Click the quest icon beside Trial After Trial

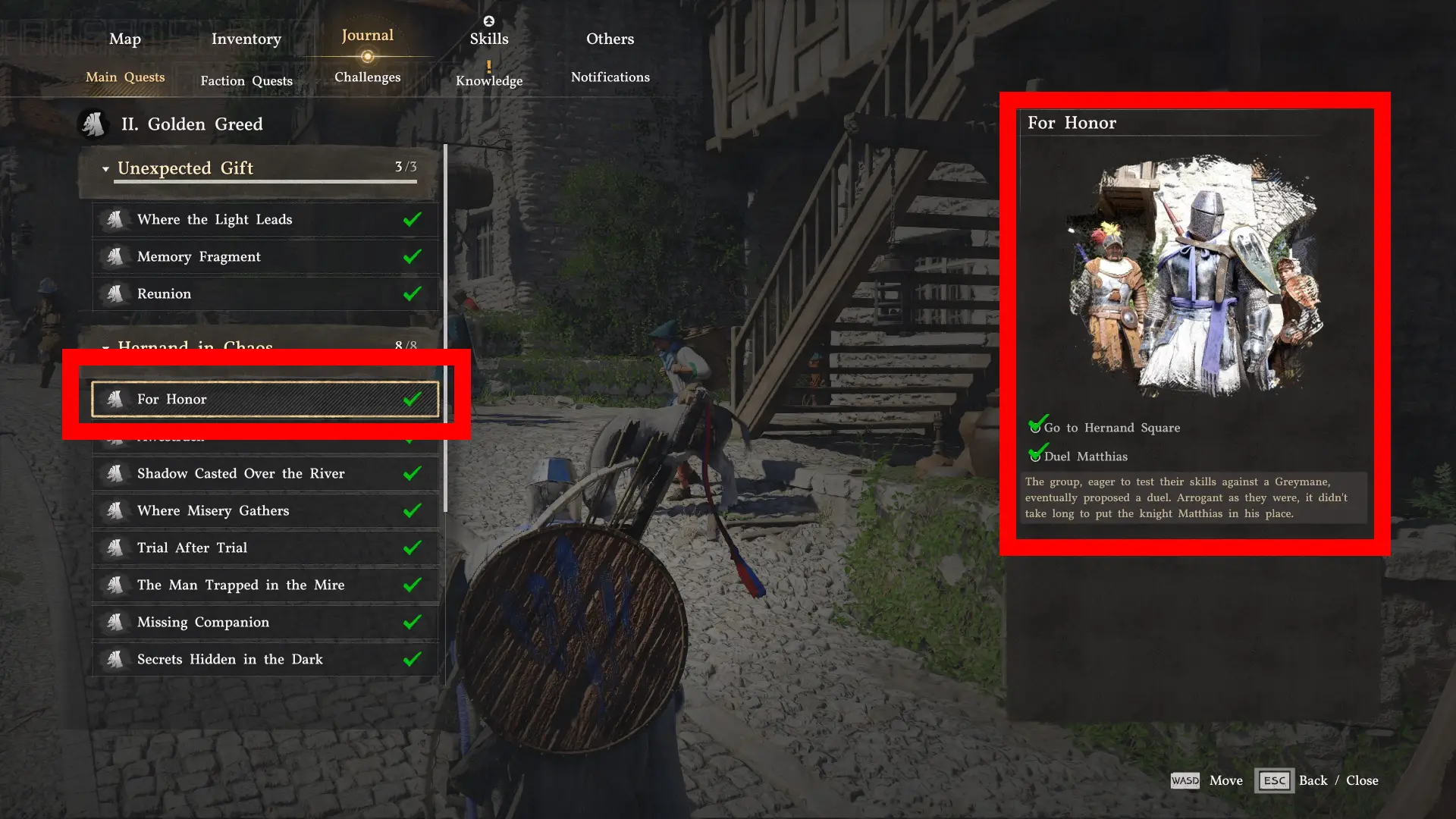117,548
